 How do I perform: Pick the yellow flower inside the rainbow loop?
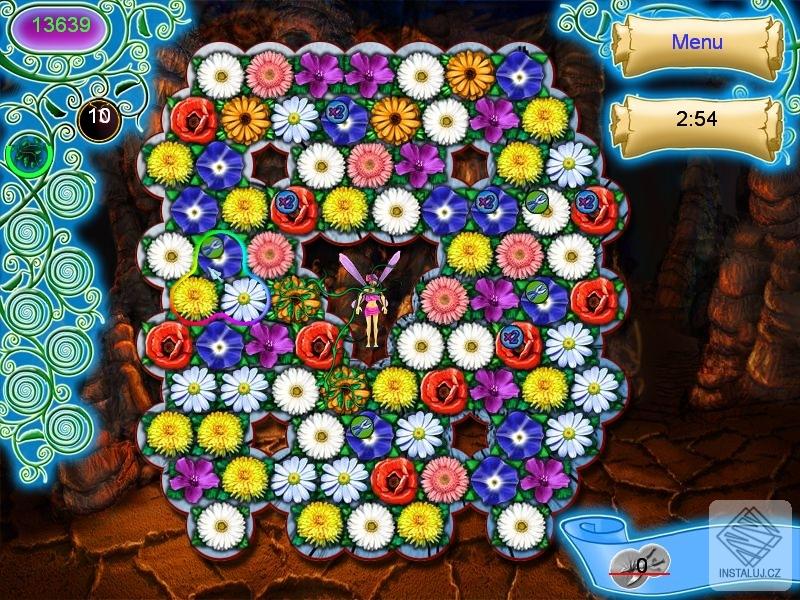click(x=195, y=298)
